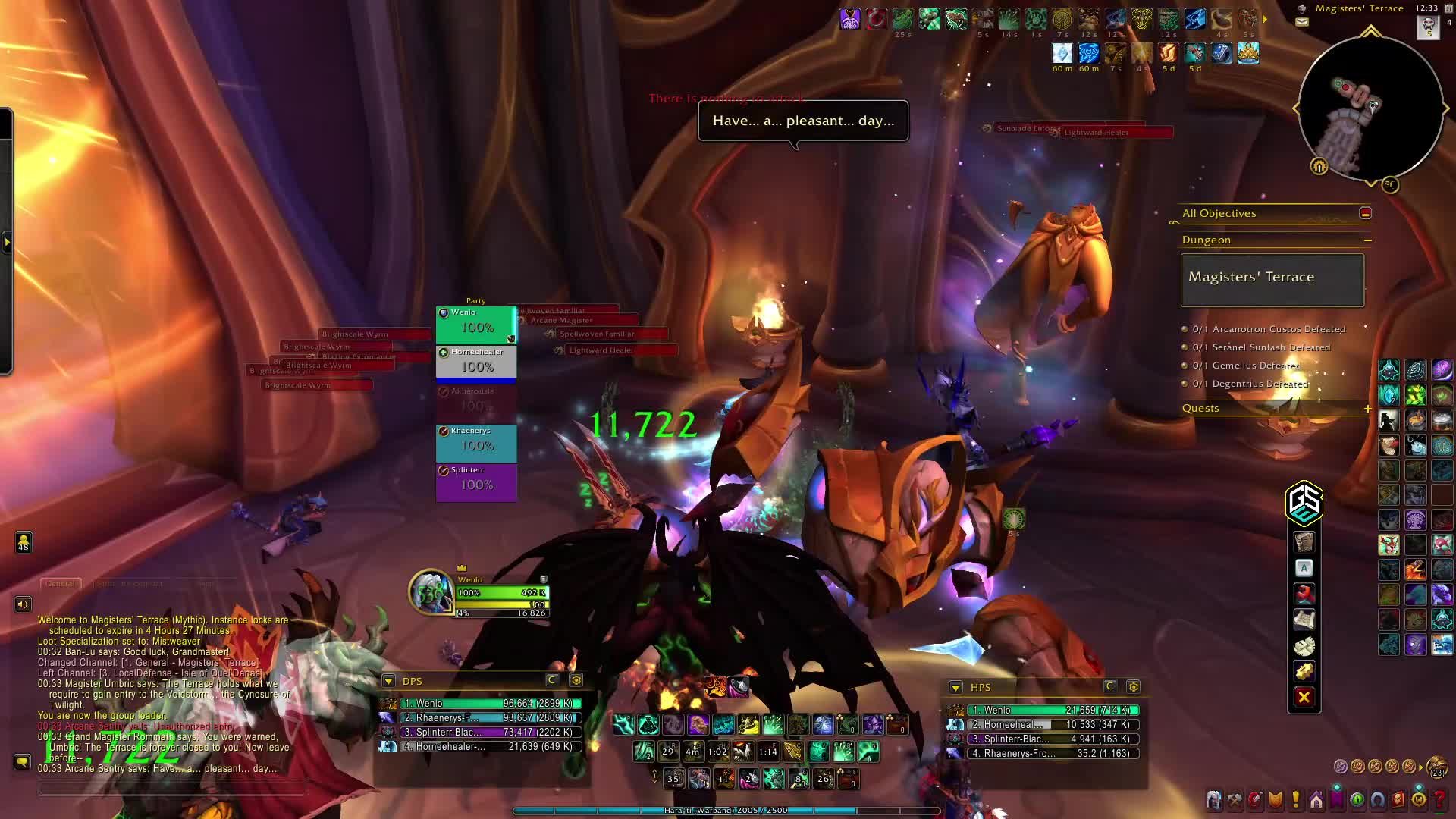Collapse the All Objectives tracker

tap(1365, 213)
